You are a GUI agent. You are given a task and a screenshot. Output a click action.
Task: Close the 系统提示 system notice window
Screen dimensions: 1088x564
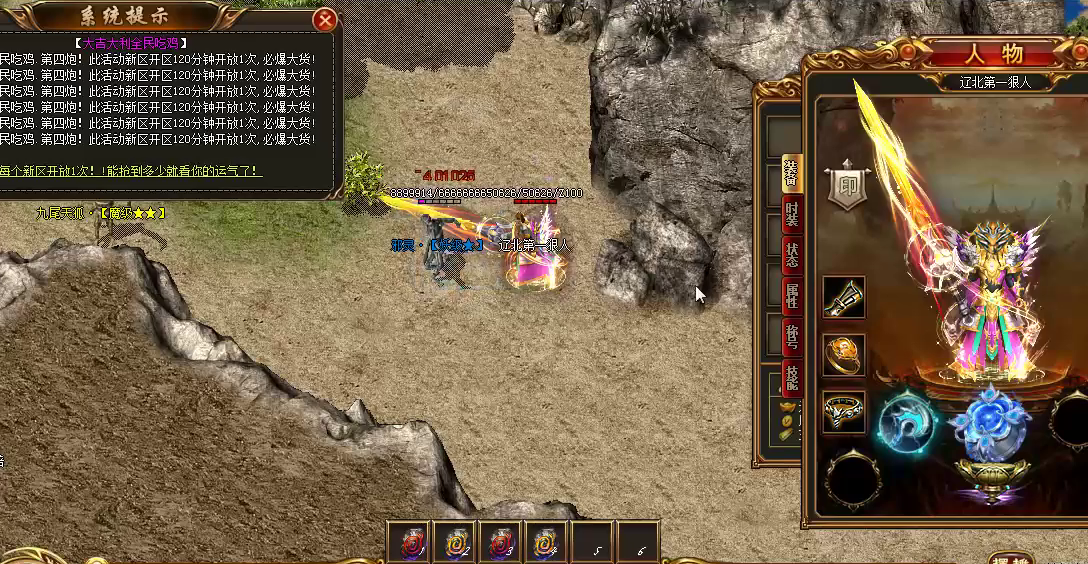[x=324, y=20]
